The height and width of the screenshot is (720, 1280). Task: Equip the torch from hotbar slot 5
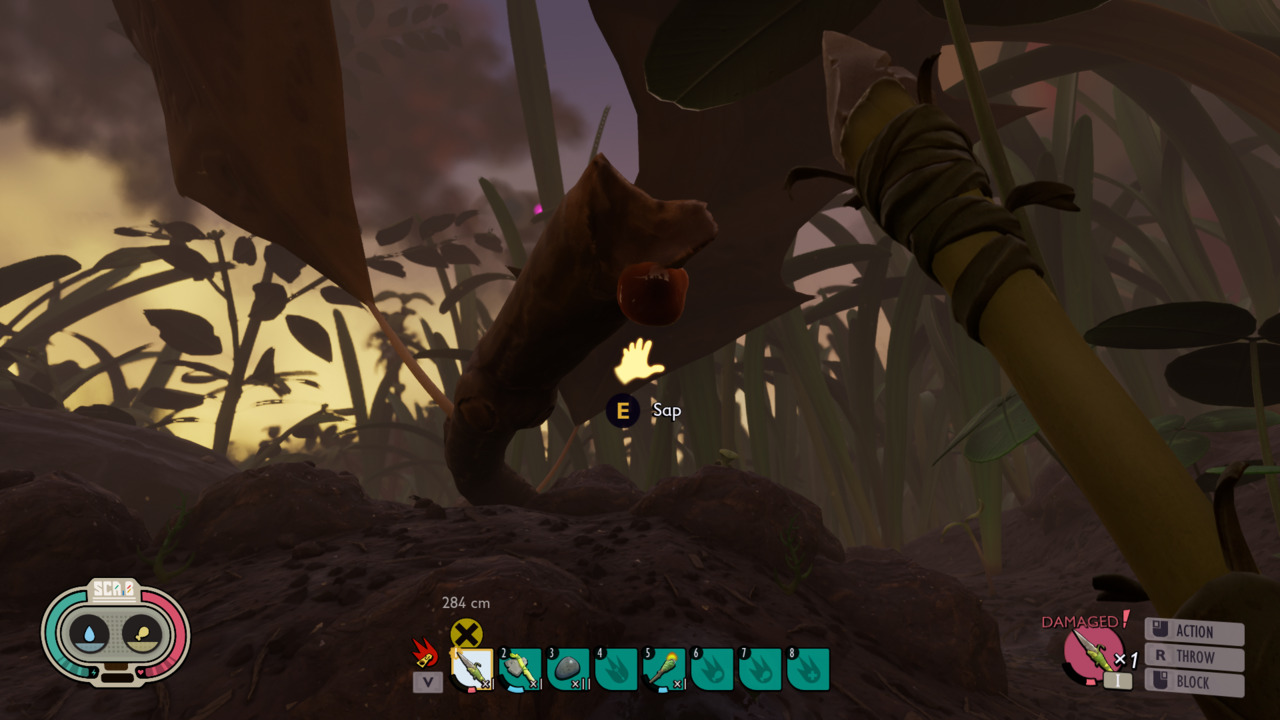tap(664, 669)
